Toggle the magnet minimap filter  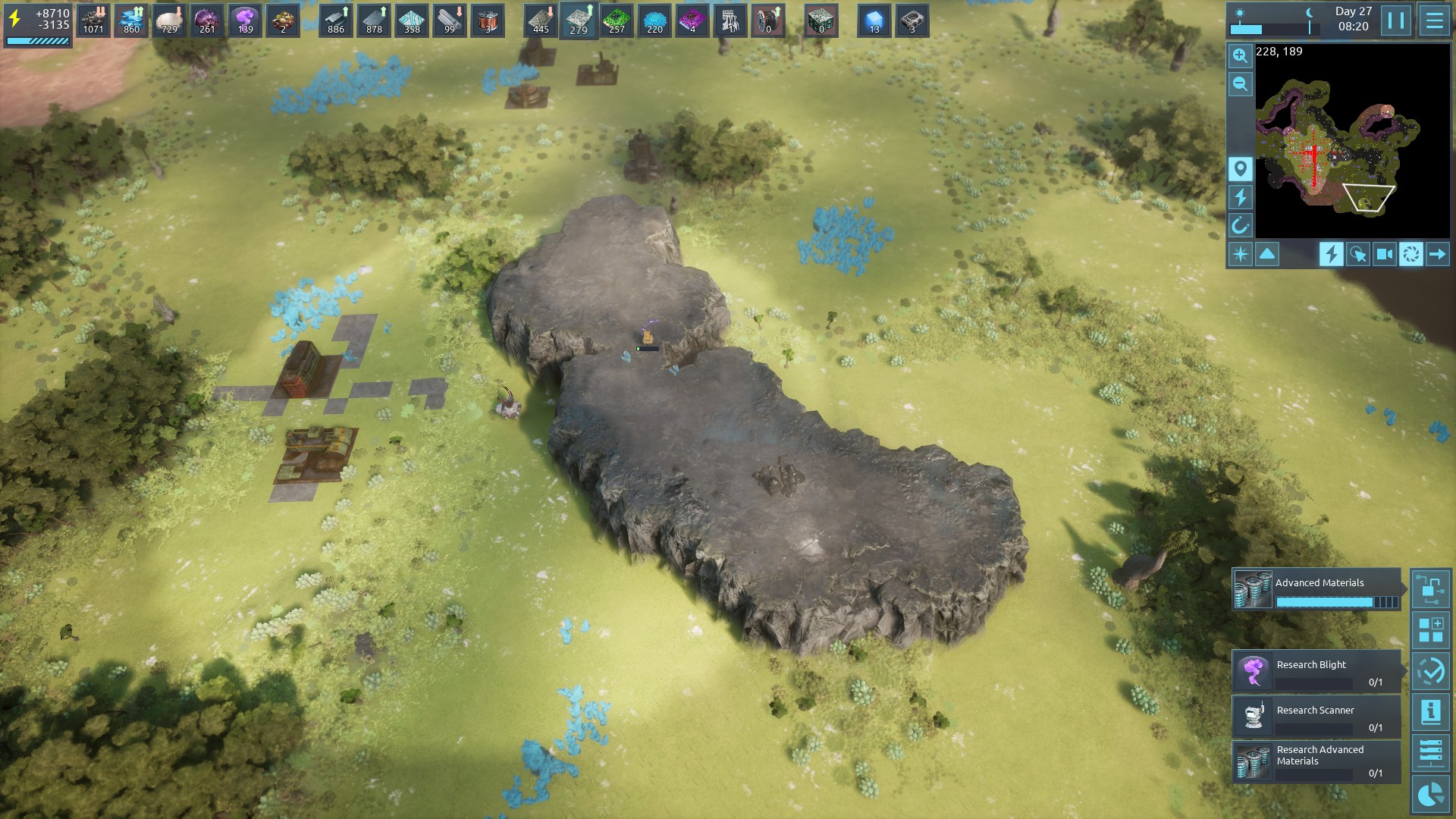pos(1240,225)
